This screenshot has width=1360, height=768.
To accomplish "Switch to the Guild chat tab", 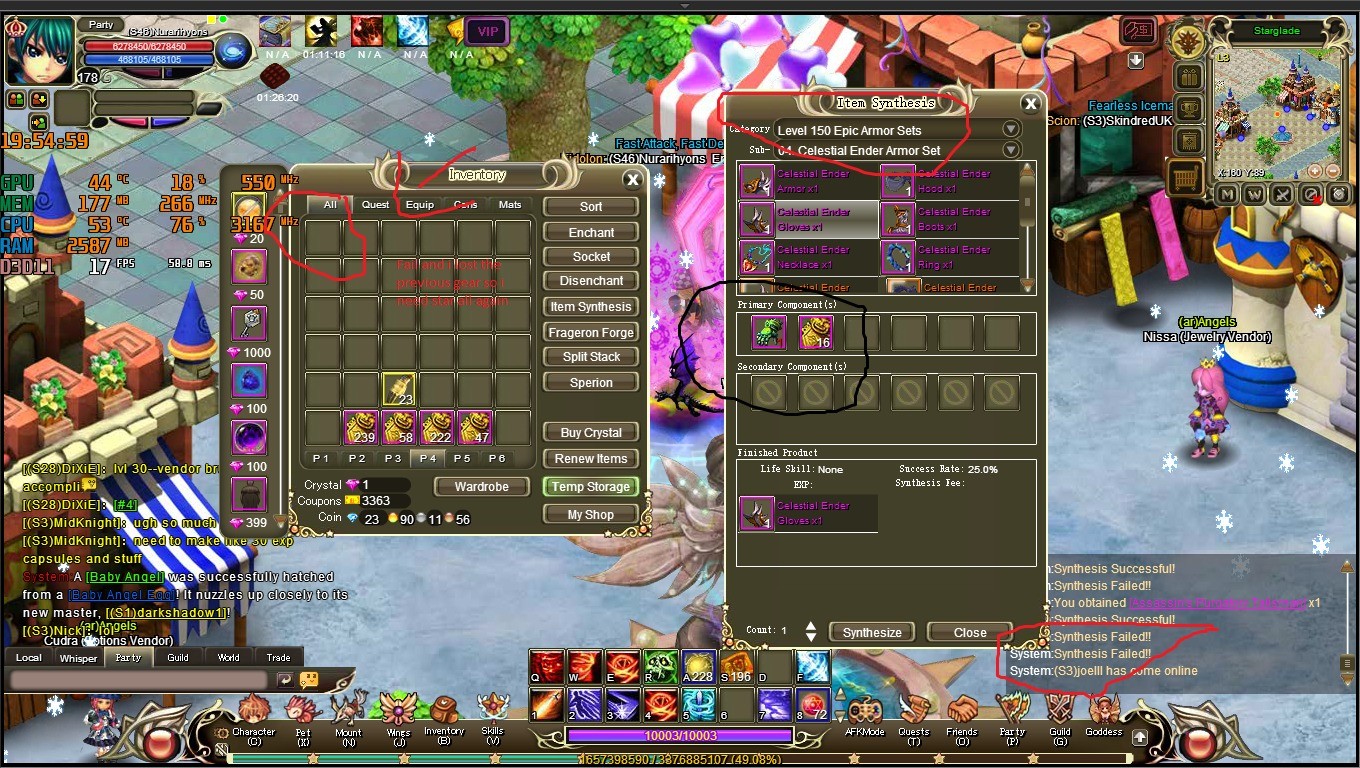I will tap(178, 658).
